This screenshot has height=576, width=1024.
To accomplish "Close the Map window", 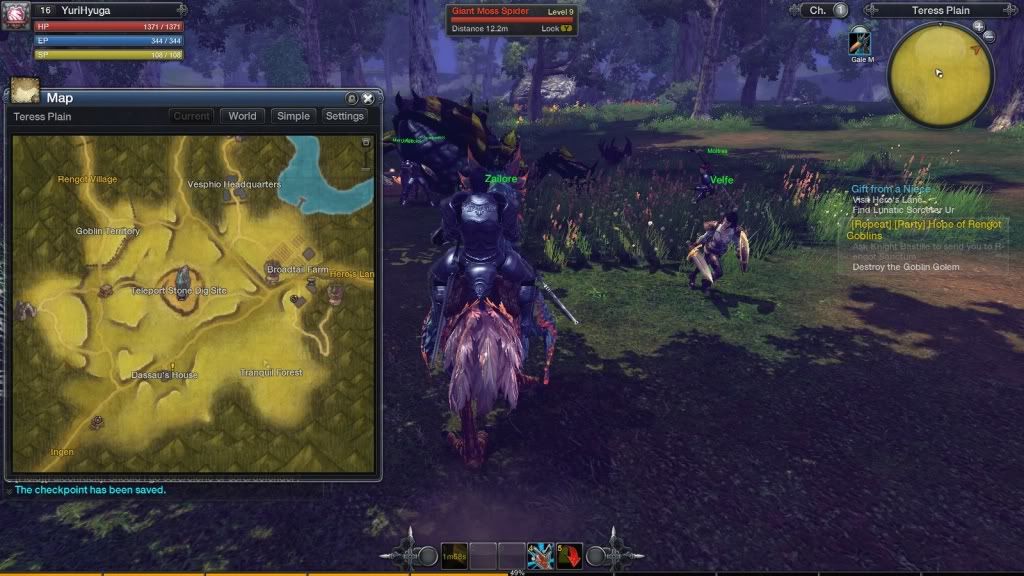I will point(368,98).
